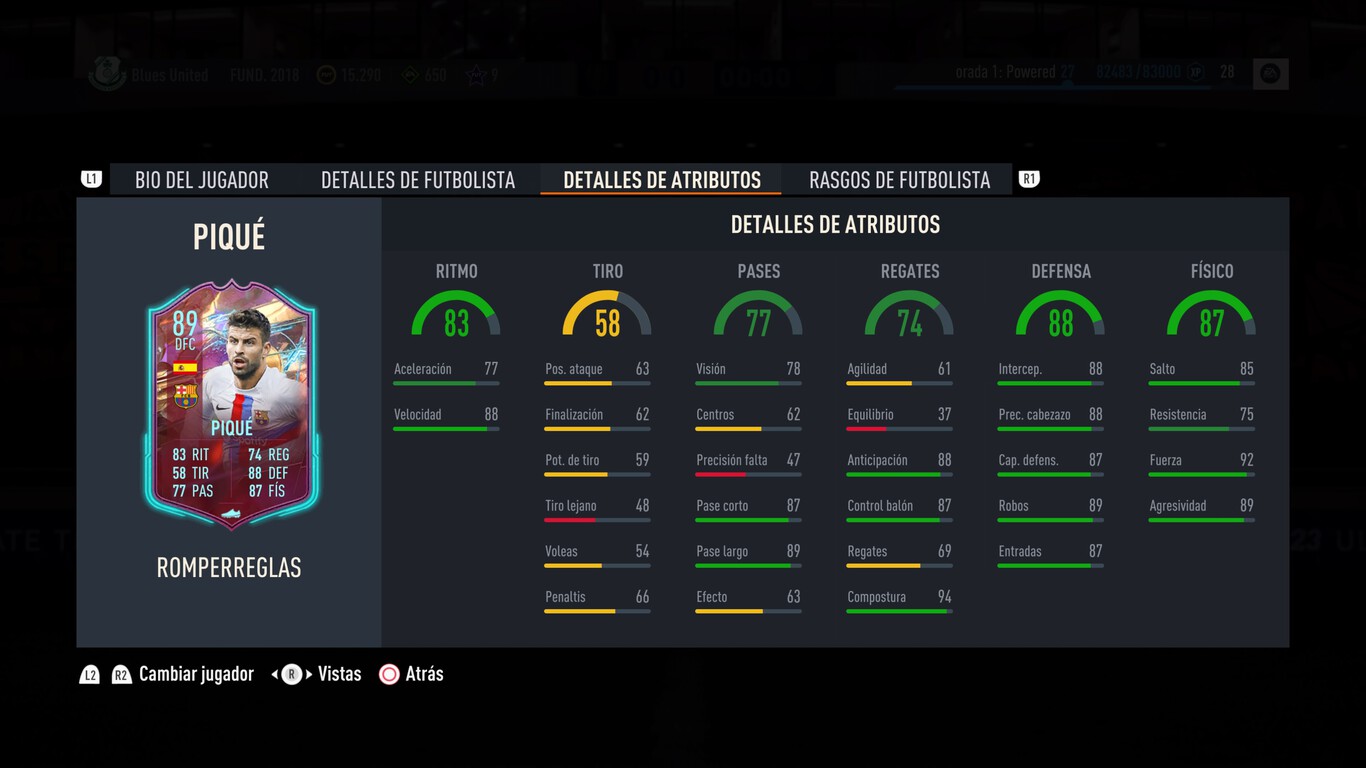Click the FIFA Points diamond icon beside 650
This screenshot has height=768, width=1366.
click(408, 74)
